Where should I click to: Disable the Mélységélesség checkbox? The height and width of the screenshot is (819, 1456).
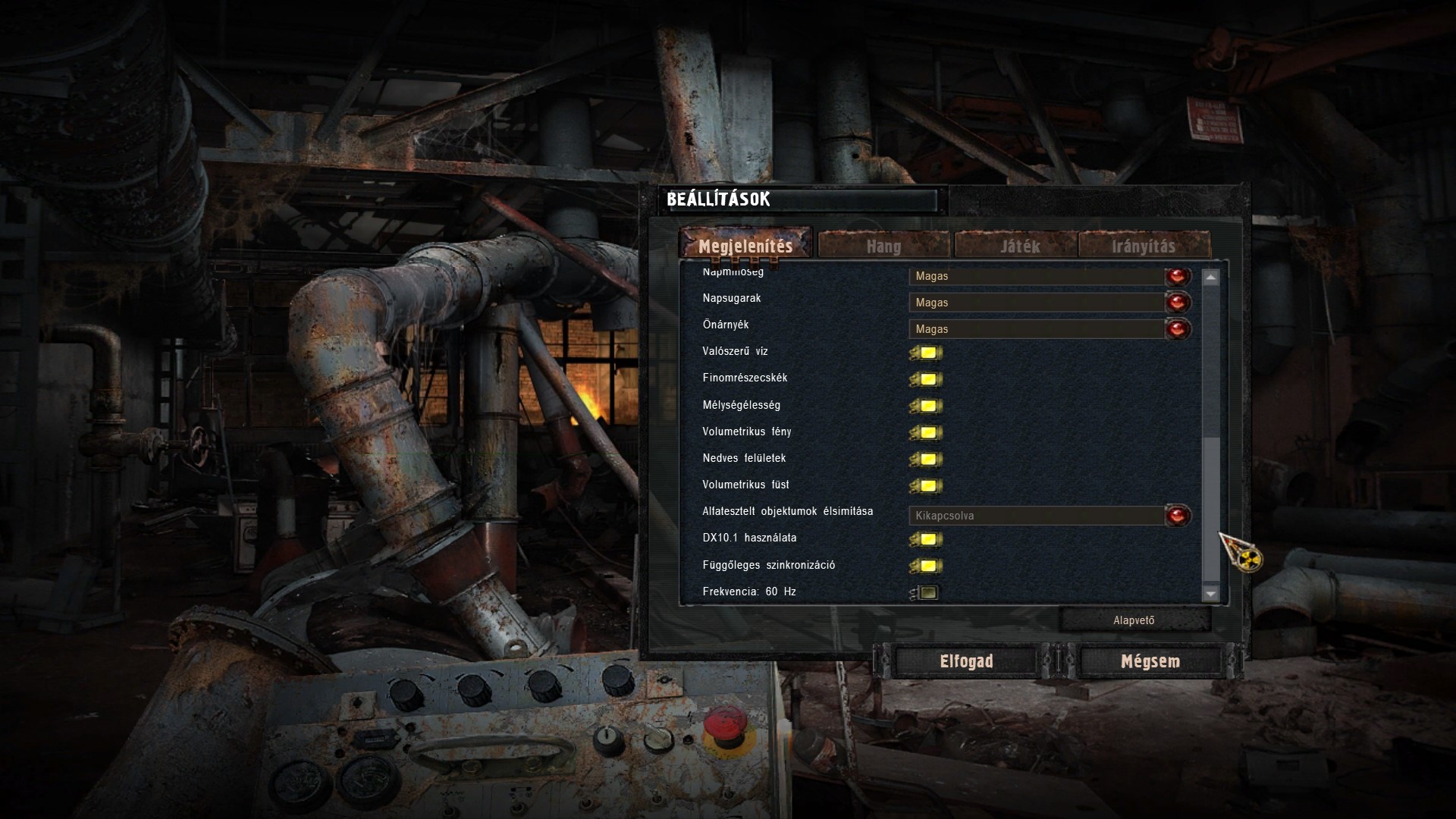point(927,406)
